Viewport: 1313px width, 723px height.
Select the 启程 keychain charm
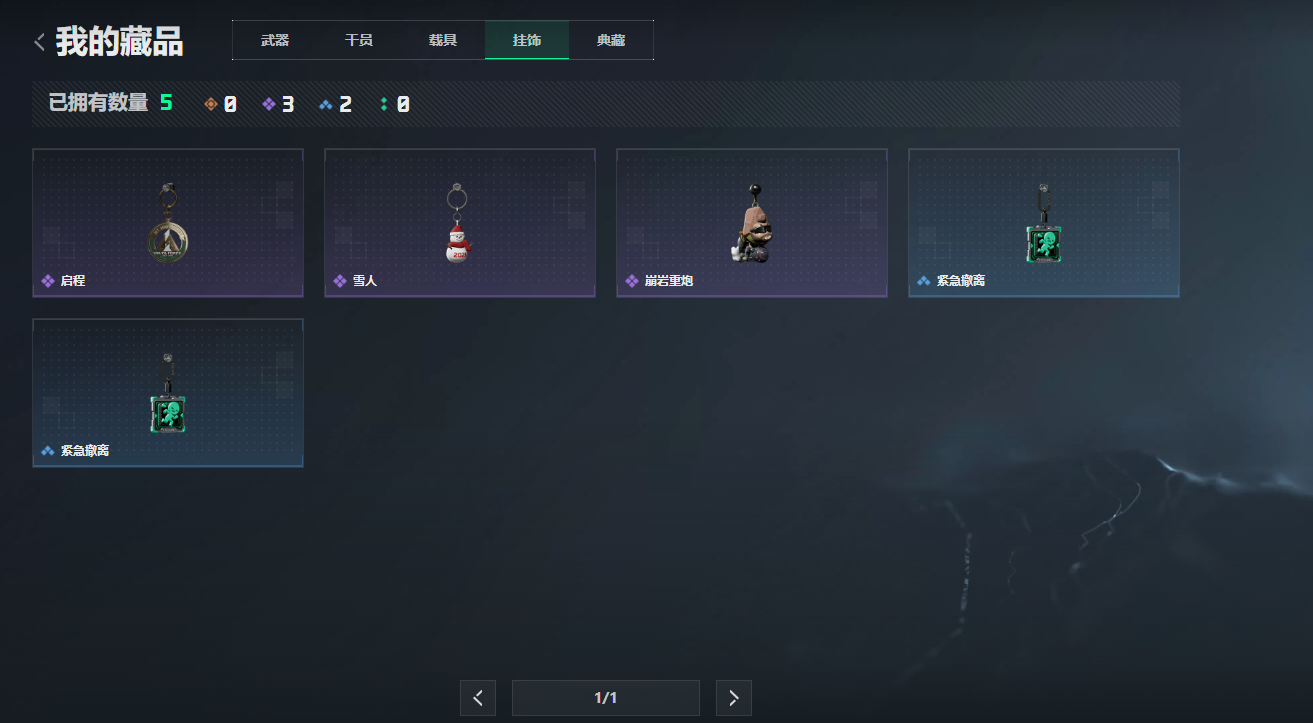pyautogui.click(x=167, y=222)
